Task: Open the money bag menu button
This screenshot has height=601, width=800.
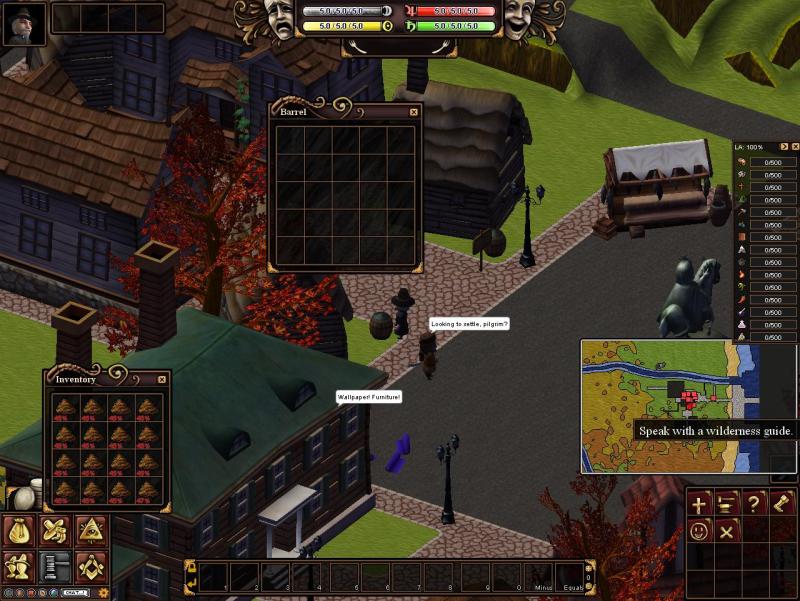Action: (x=19, y=530)
